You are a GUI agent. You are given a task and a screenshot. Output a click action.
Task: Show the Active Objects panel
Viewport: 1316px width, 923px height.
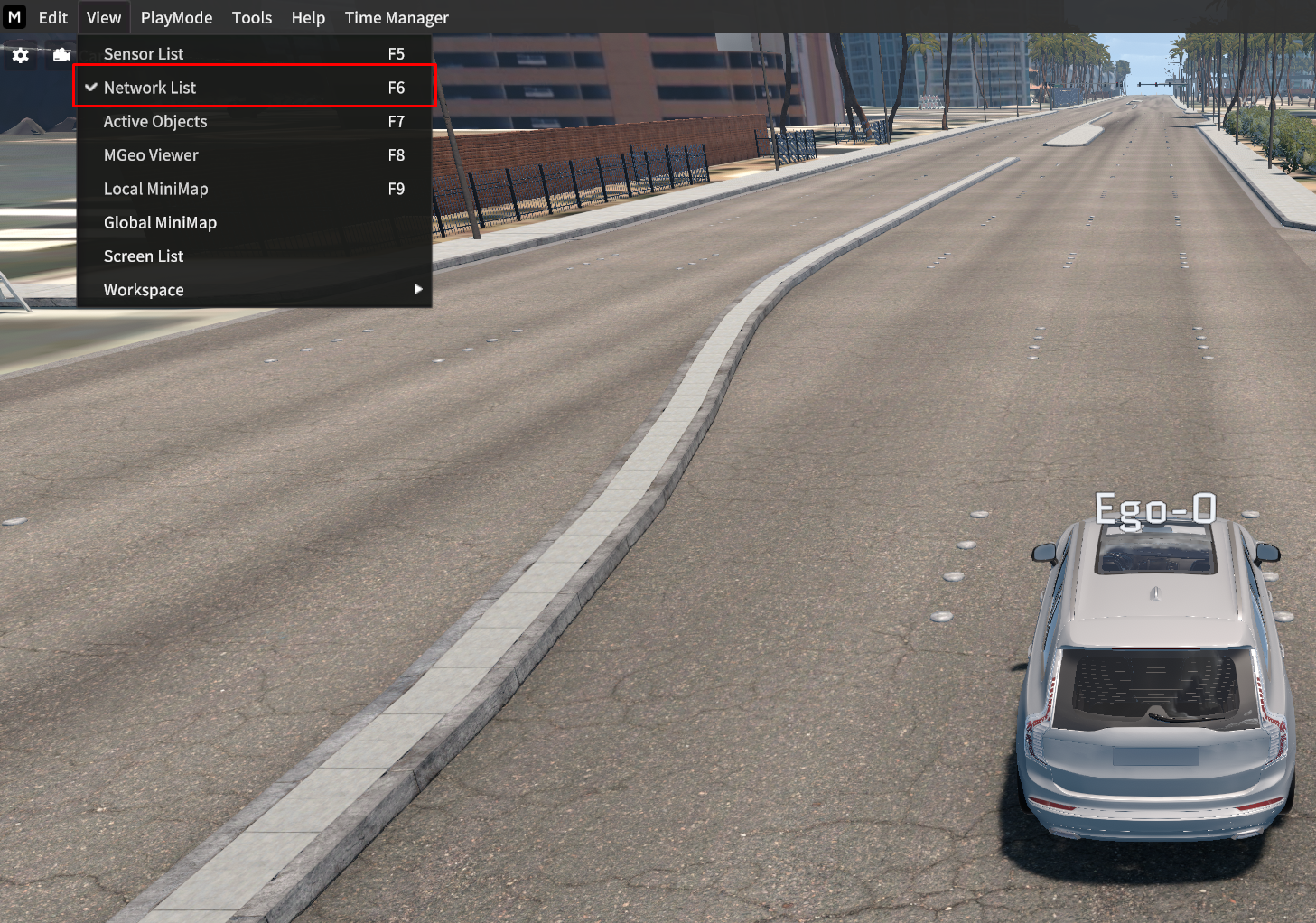tap(155, 122)
